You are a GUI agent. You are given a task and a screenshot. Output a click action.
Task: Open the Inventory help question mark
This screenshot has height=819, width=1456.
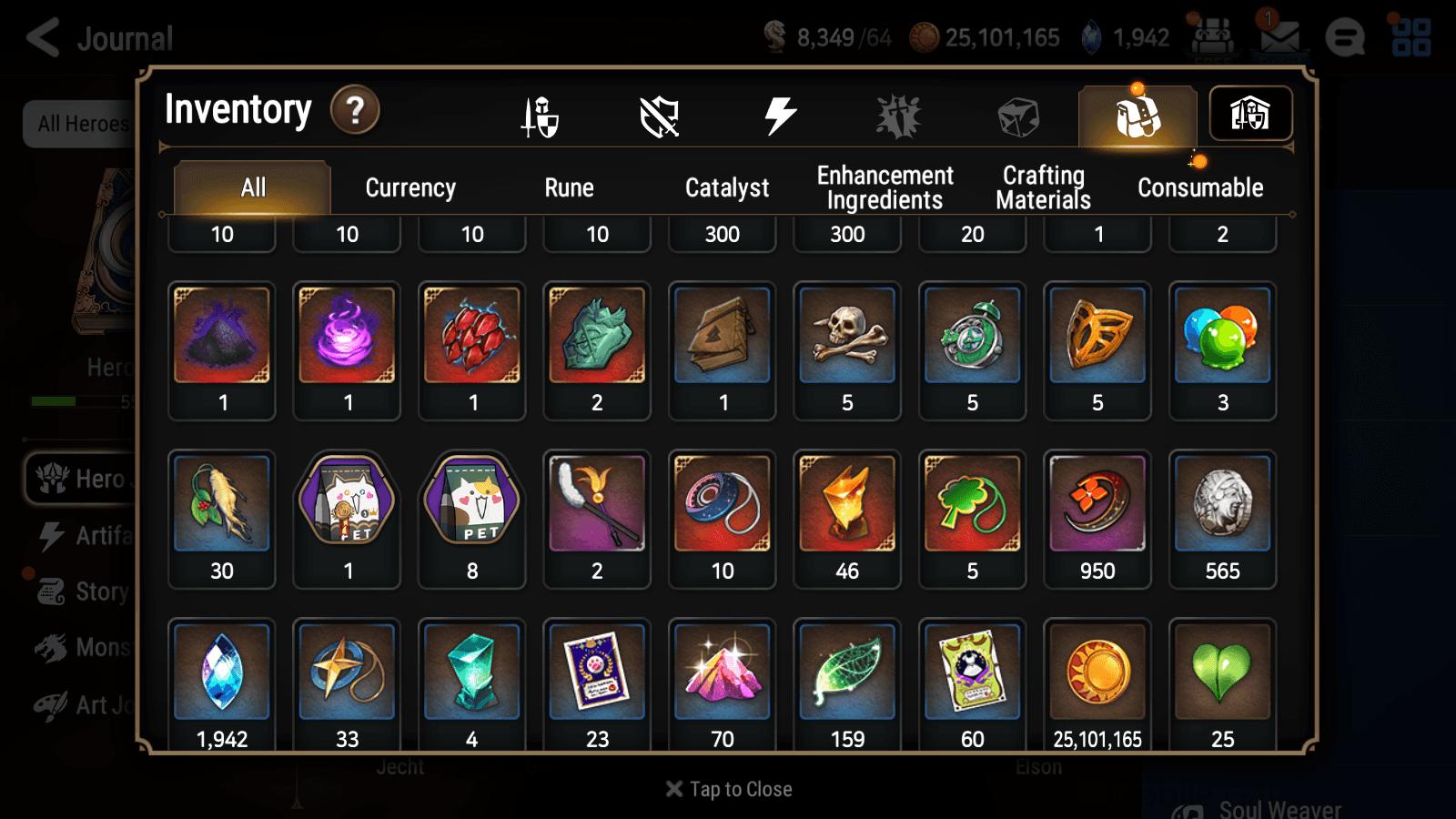(355, 110)
